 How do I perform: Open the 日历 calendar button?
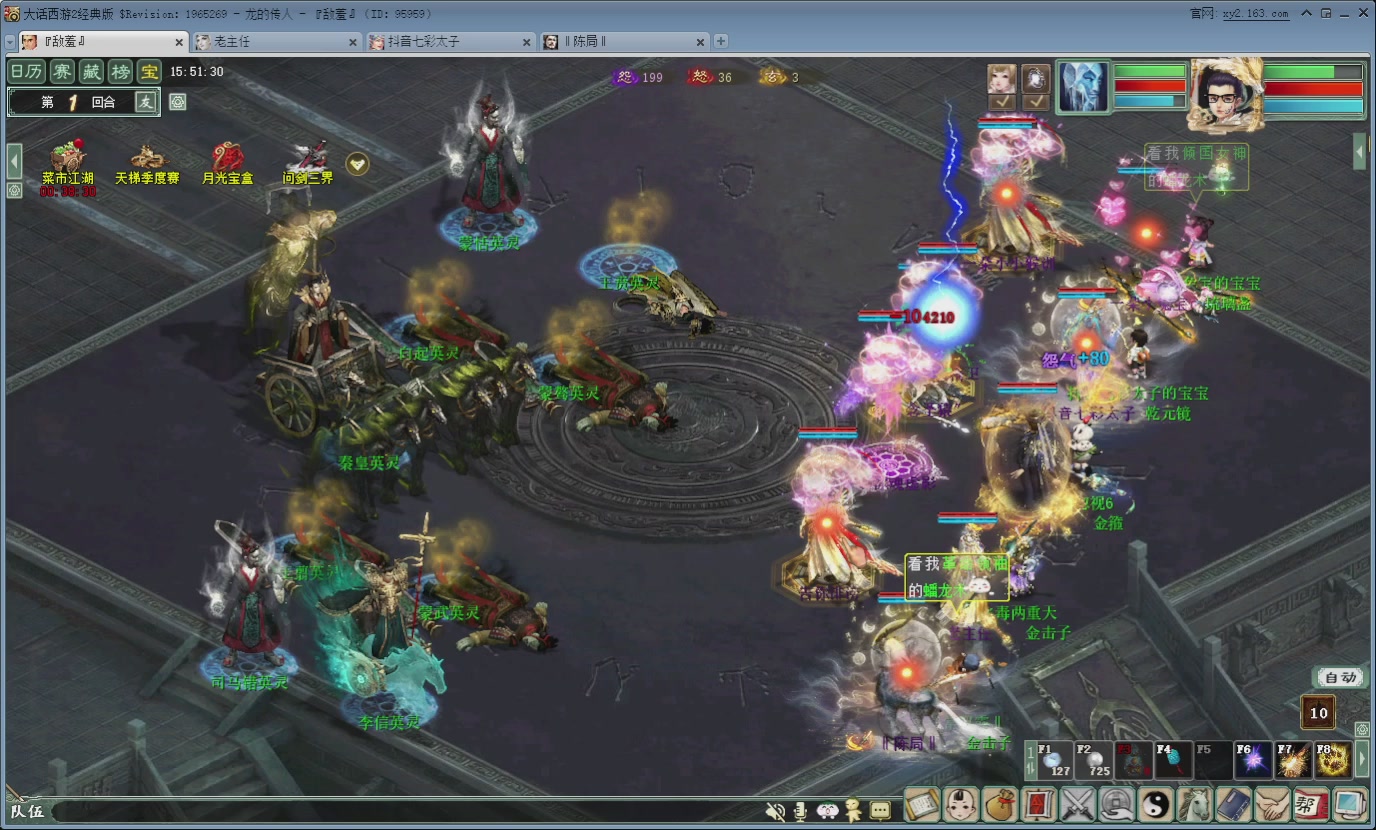tap(25, 71)
